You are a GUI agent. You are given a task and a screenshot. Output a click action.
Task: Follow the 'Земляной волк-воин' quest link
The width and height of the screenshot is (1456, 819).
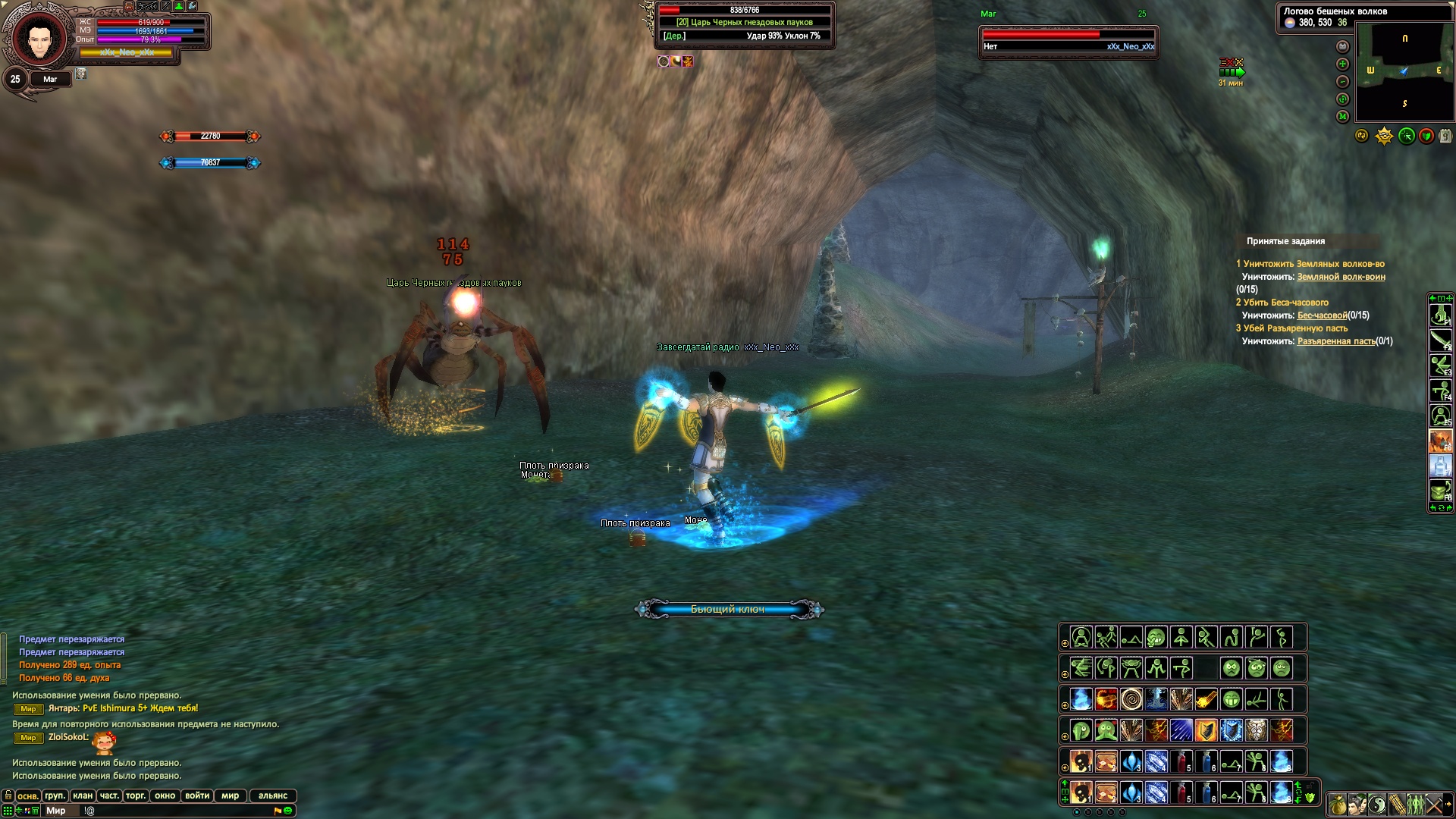tap(1341, 277)
